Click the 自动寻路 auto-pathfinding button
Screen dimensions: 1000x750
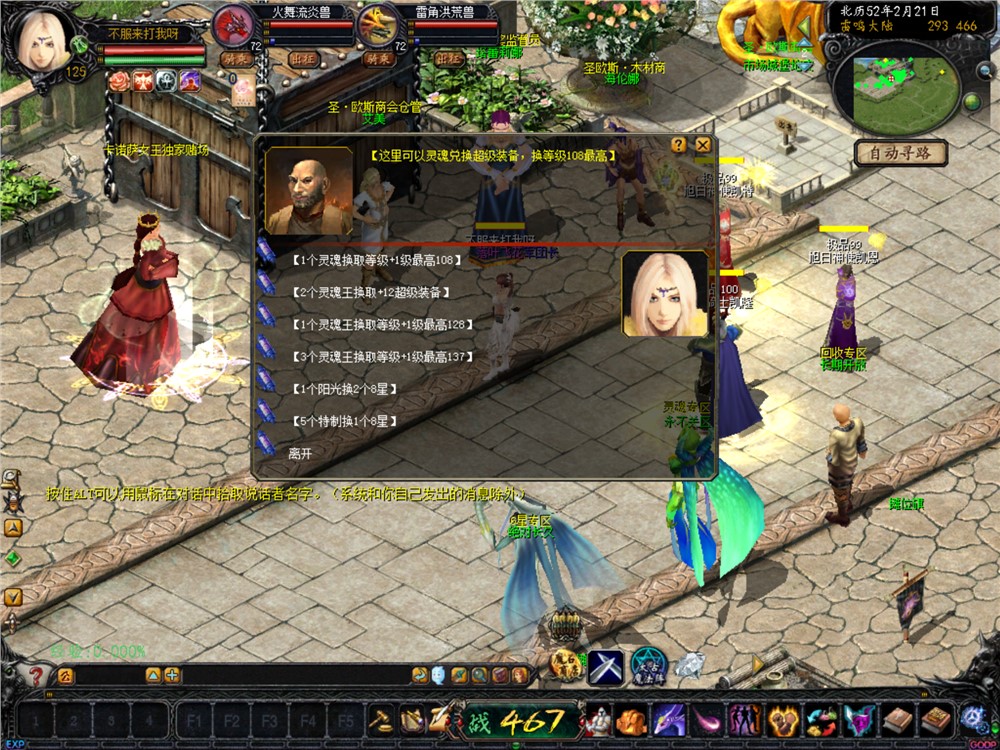tap(901, 153)
